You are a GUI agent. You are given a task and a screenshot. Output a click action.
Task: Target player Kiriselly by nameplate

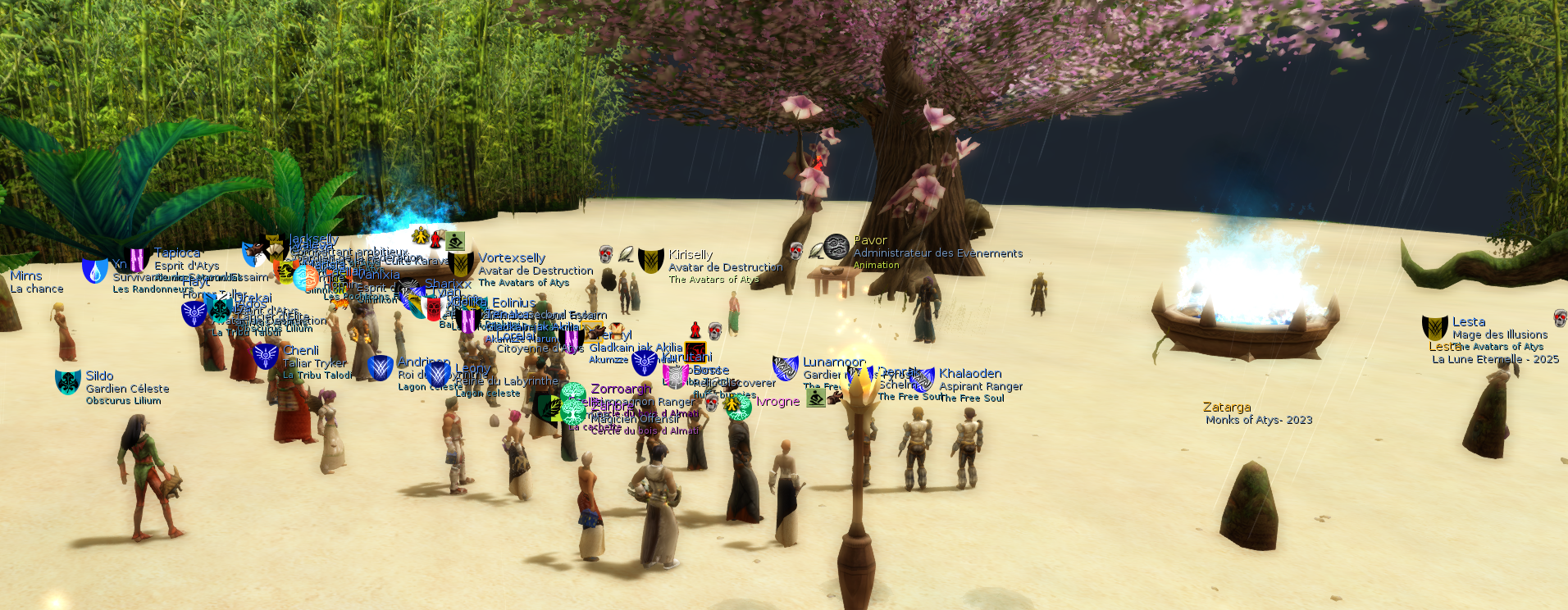pos(691,255)
